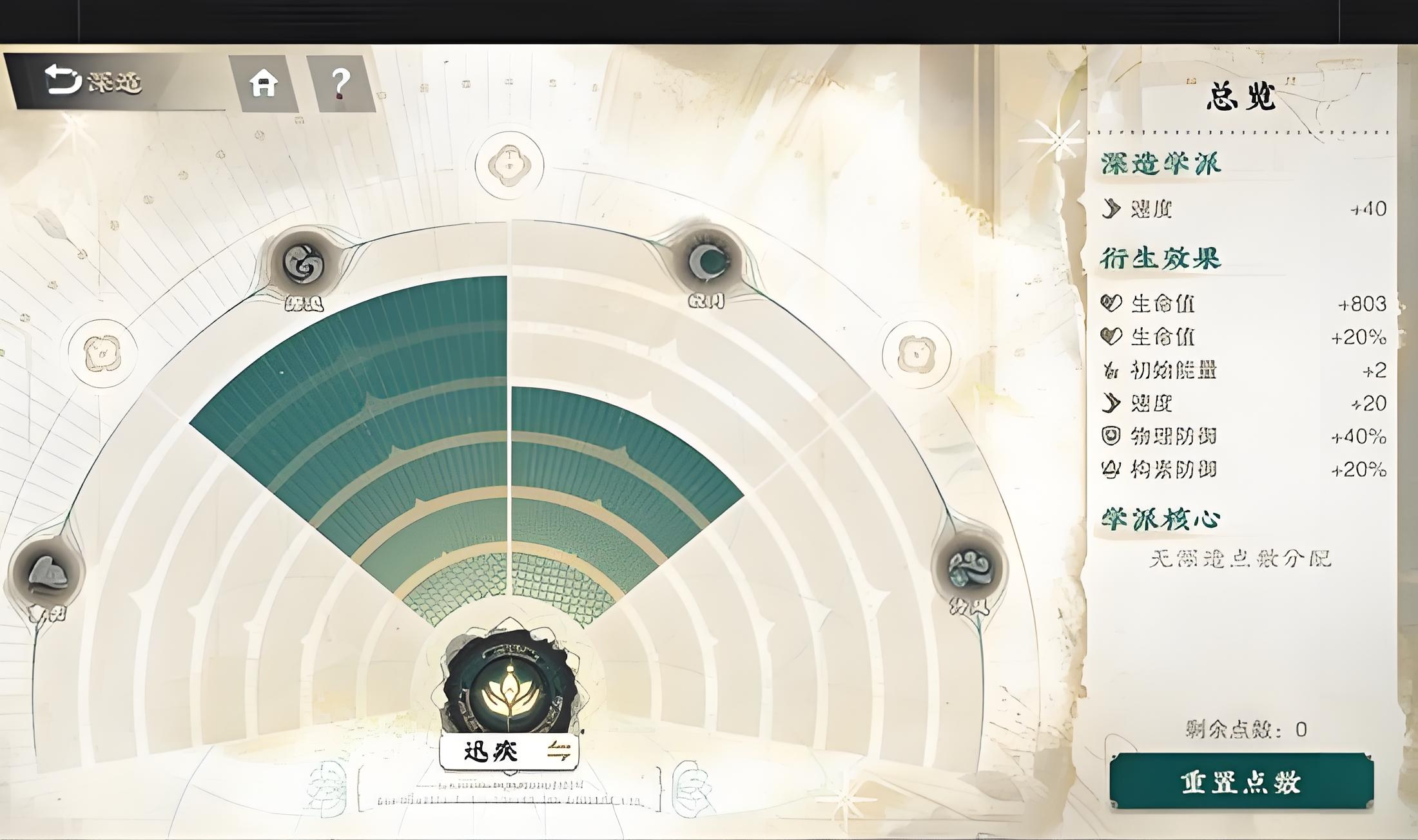Reset points with the 重置点数 button
The height and width of the screenshot is (840, 1418).
click(x=1241, y=782)
